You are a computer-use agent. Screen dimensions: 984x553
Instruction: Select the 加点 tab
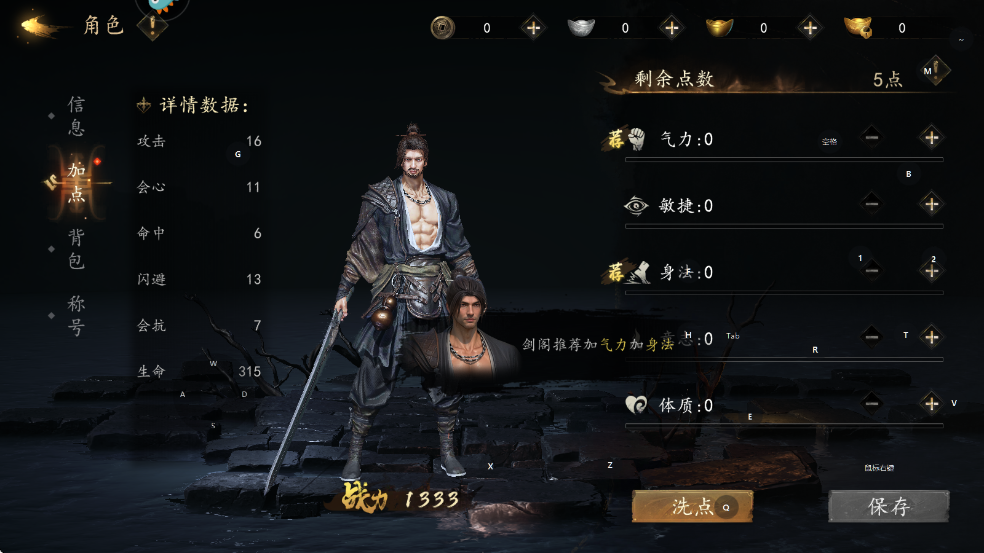(x=76, y=182)
